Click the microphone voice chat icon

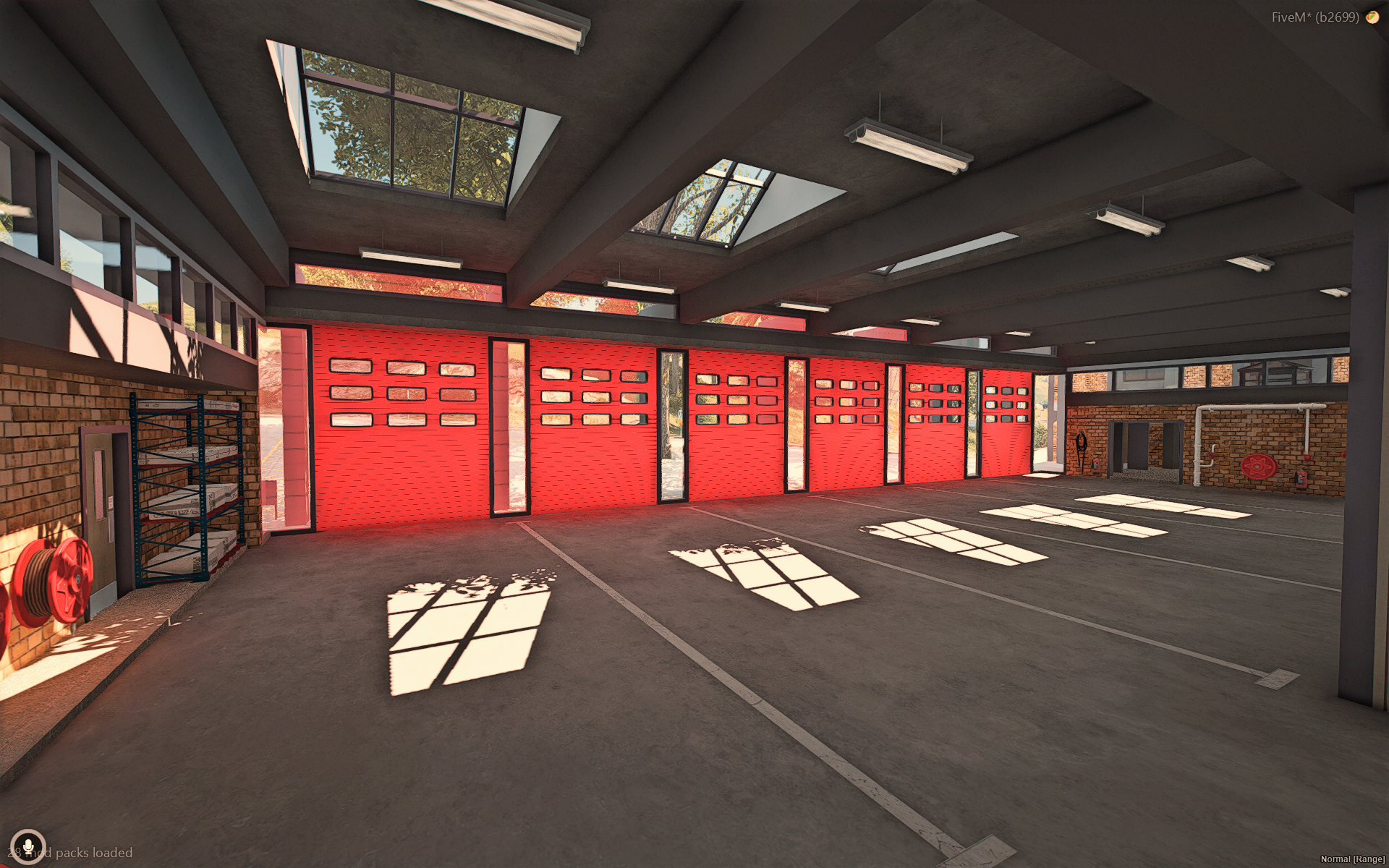point(28,846)
